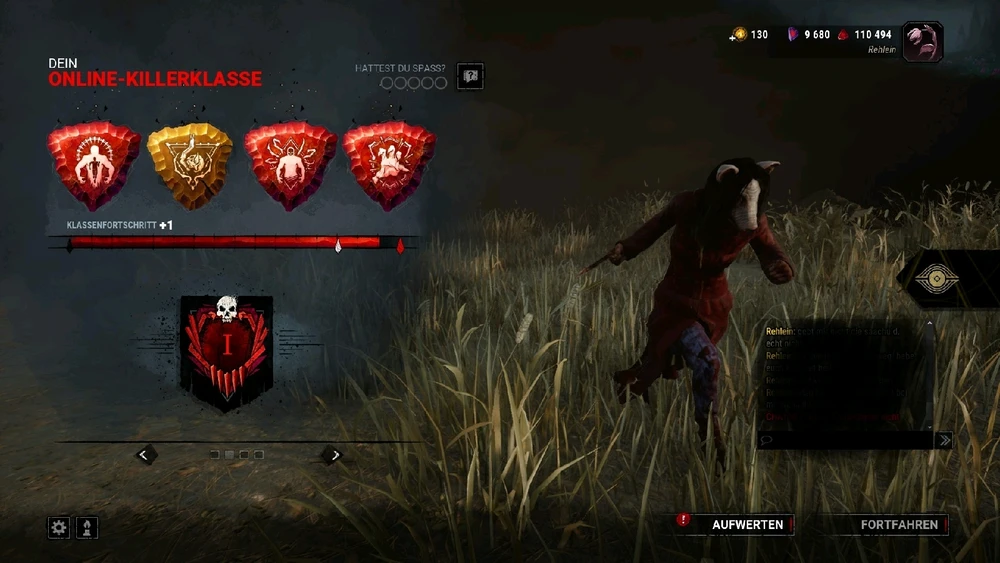Open Rehlein's player profile avatar
This screenshot has width=1000, height=563.
click(922, 41)
